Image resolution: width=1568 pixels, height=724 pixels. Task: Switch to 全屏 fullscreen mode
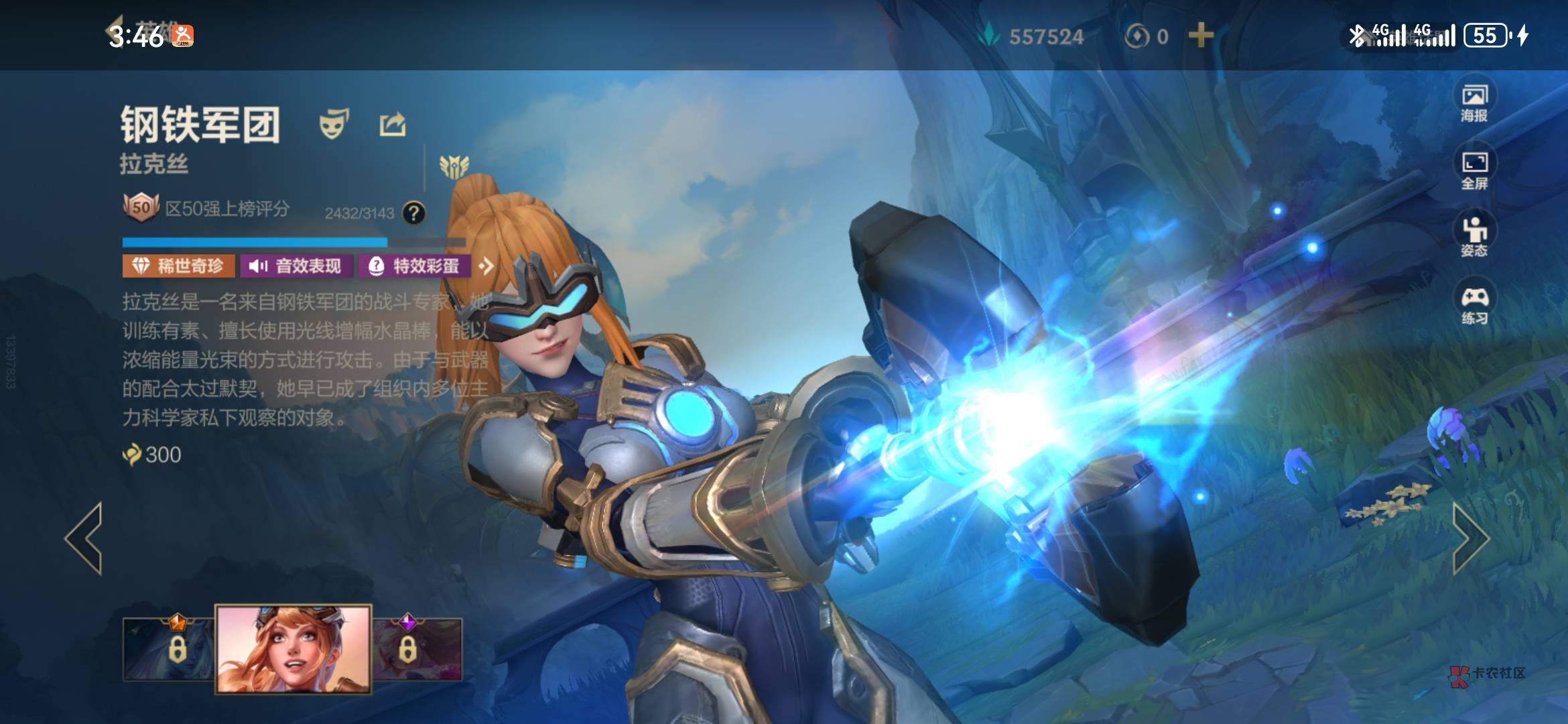(1474, 170)
